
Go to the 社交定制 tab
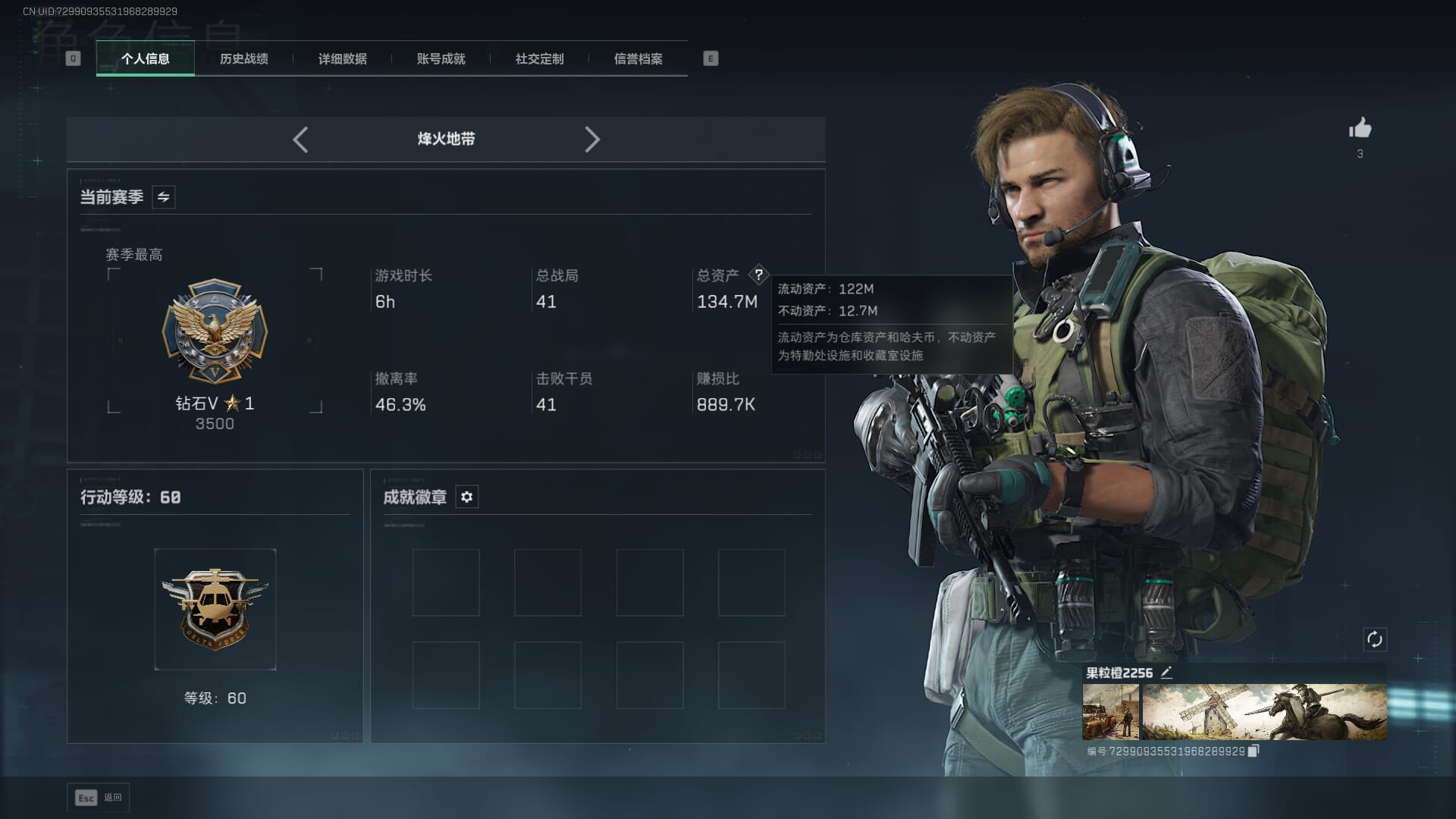pos(540,58)
